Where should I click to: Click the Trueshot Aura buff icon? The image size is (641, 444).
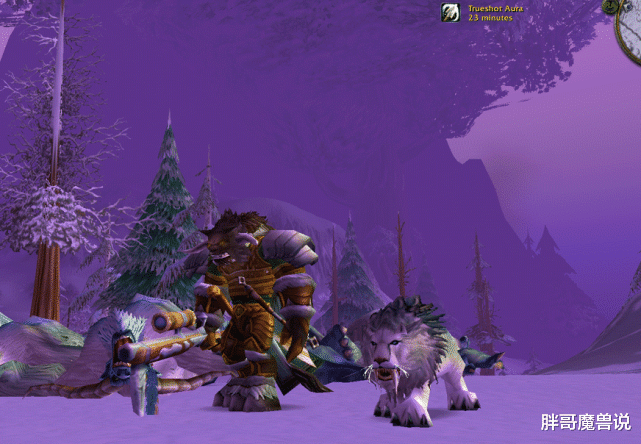coord(451,12)
